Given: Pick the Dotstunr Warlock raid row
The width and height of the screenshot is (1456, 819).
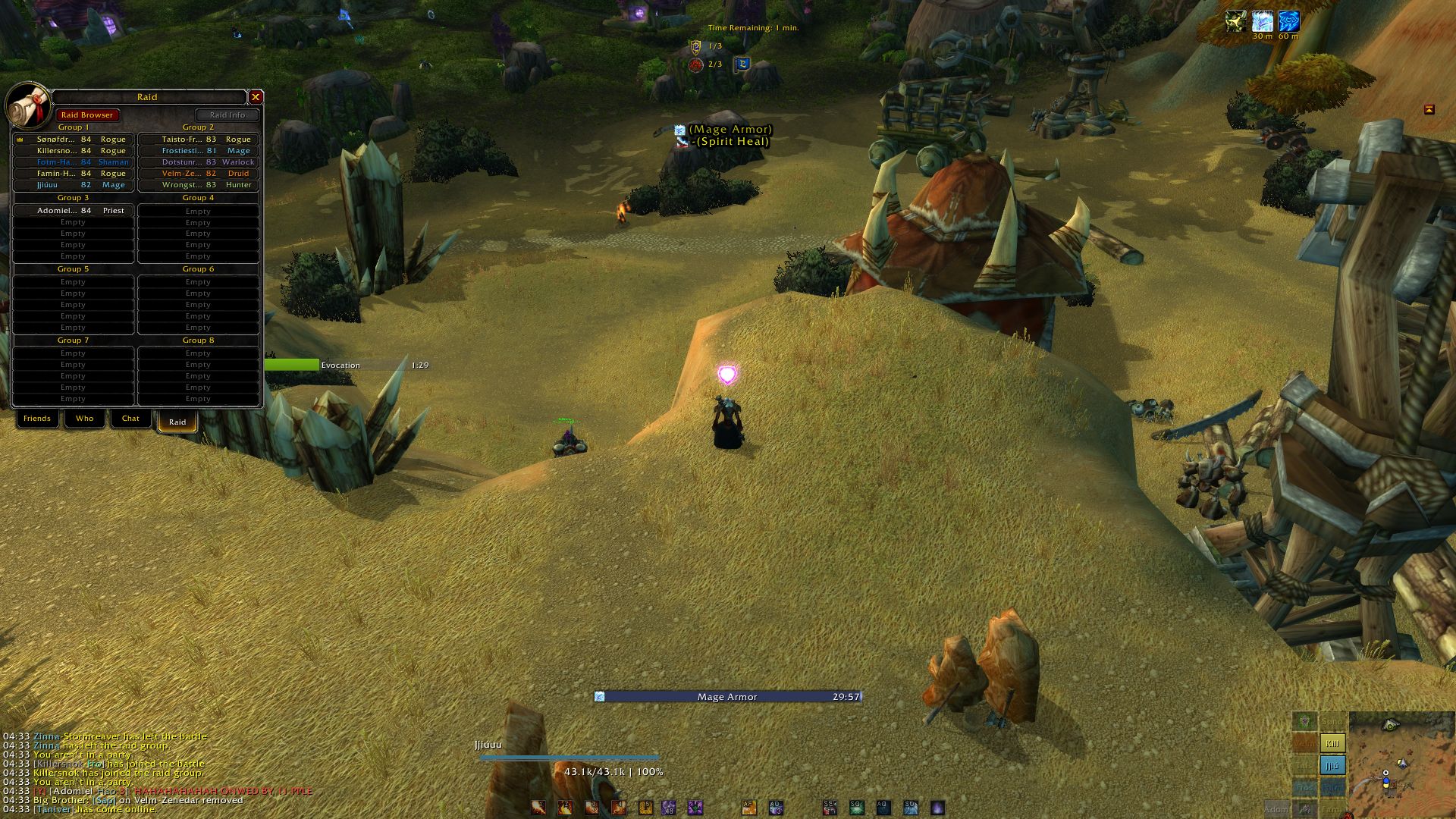Looking at the screenshot, I should click(x=199, y=162).
